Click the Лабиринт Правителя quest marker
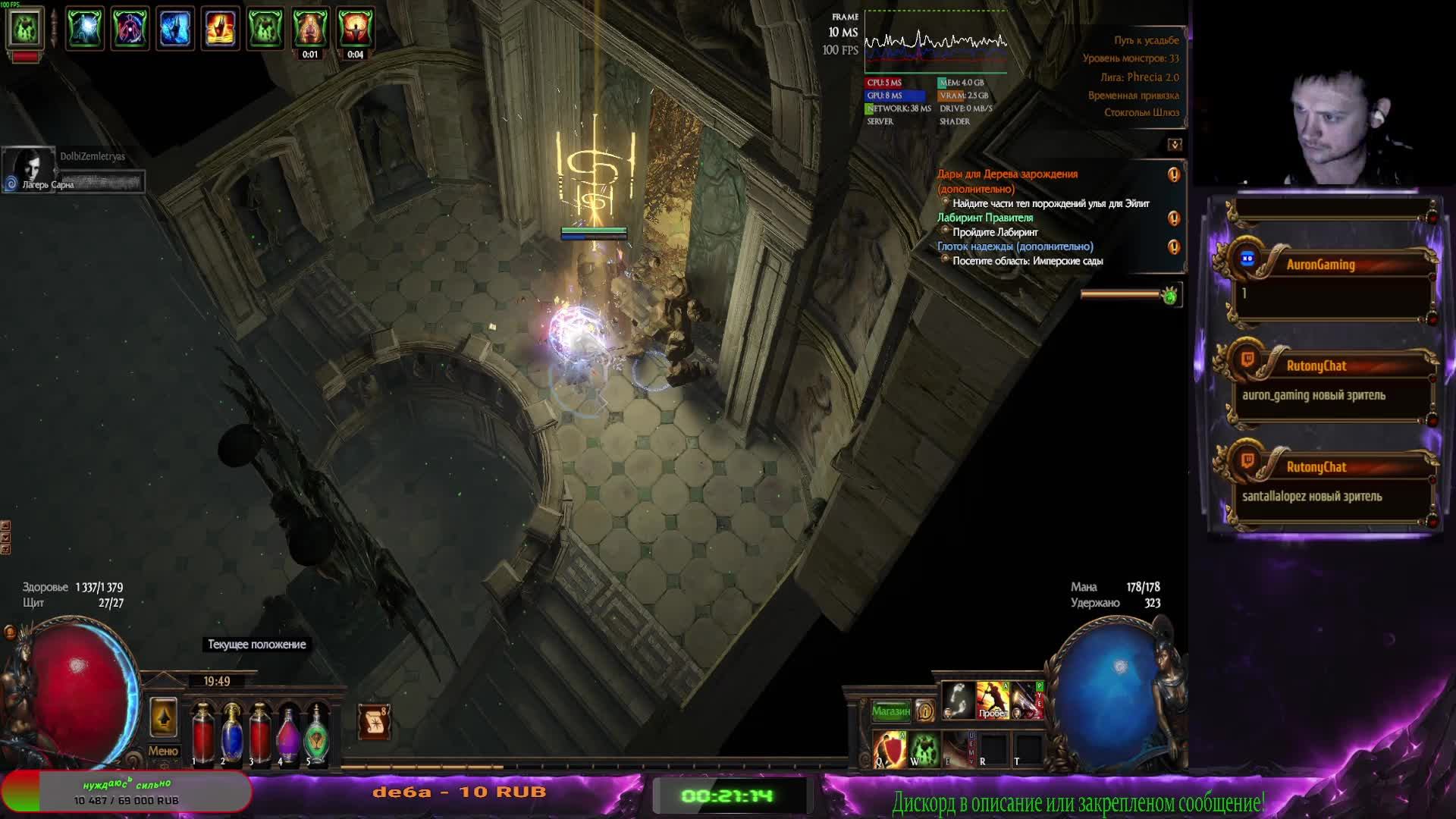Image resolution: width=1456 pixels, height=819 pixels. [1174, 218]
